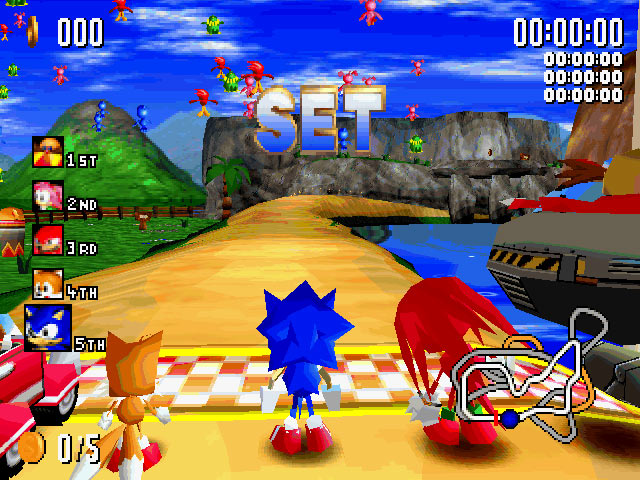Select the orange token icon
Screen dimensions: 640x480
pos(34,446)
